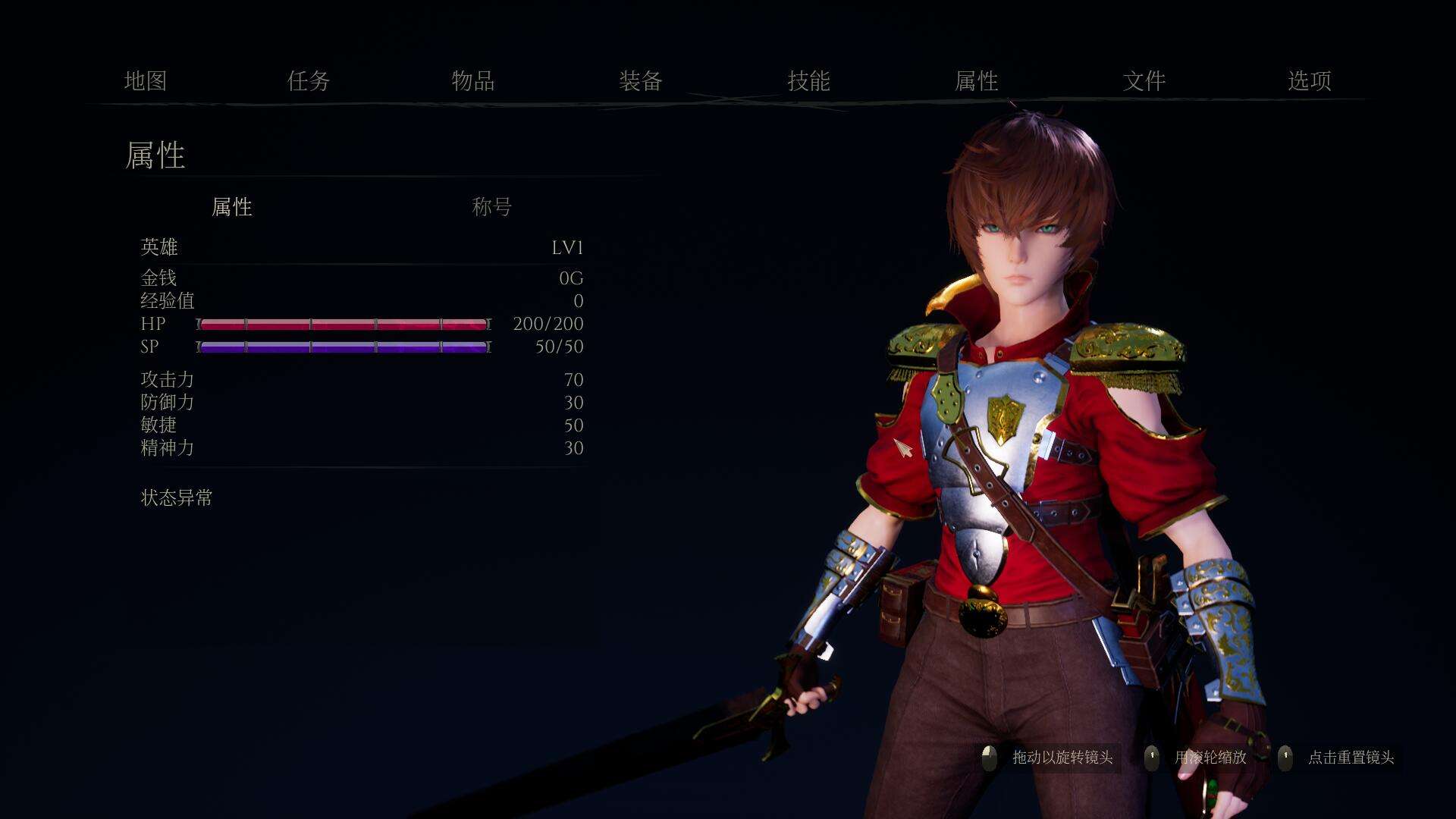
Task: Show the 技能 skills tab
Action: 808,81
